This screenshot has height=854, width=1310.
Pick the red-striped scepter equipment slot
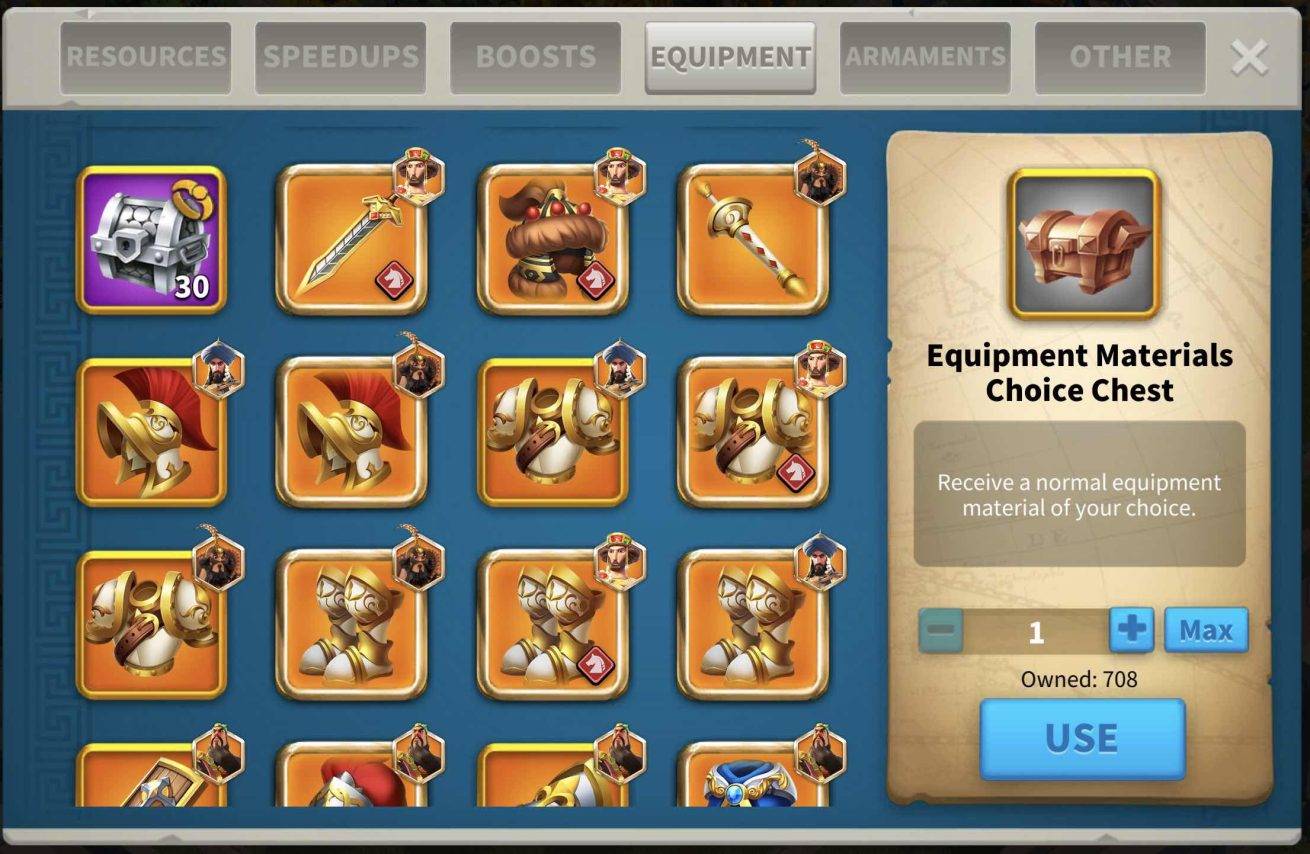pyautogui.click(x=752, y=240)
